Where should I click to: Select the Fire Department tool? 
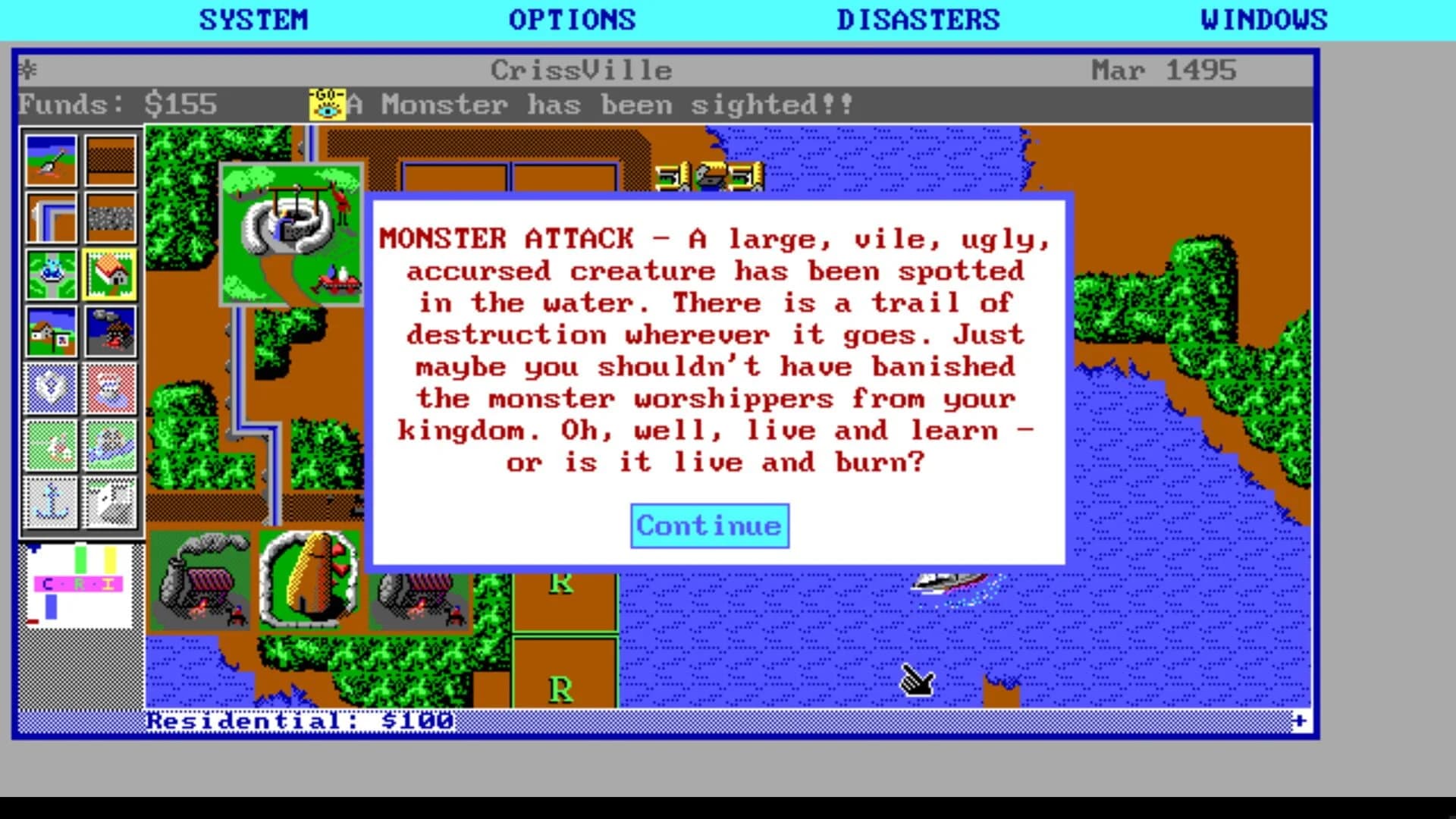pyautogui.click(x=111, y=388)
